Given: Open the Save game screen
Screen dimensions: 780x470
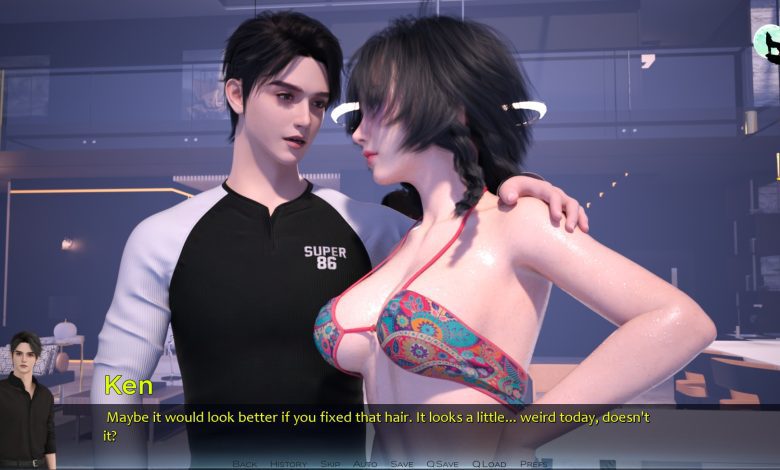Looking at the screenshot, I should coord(401,464).
